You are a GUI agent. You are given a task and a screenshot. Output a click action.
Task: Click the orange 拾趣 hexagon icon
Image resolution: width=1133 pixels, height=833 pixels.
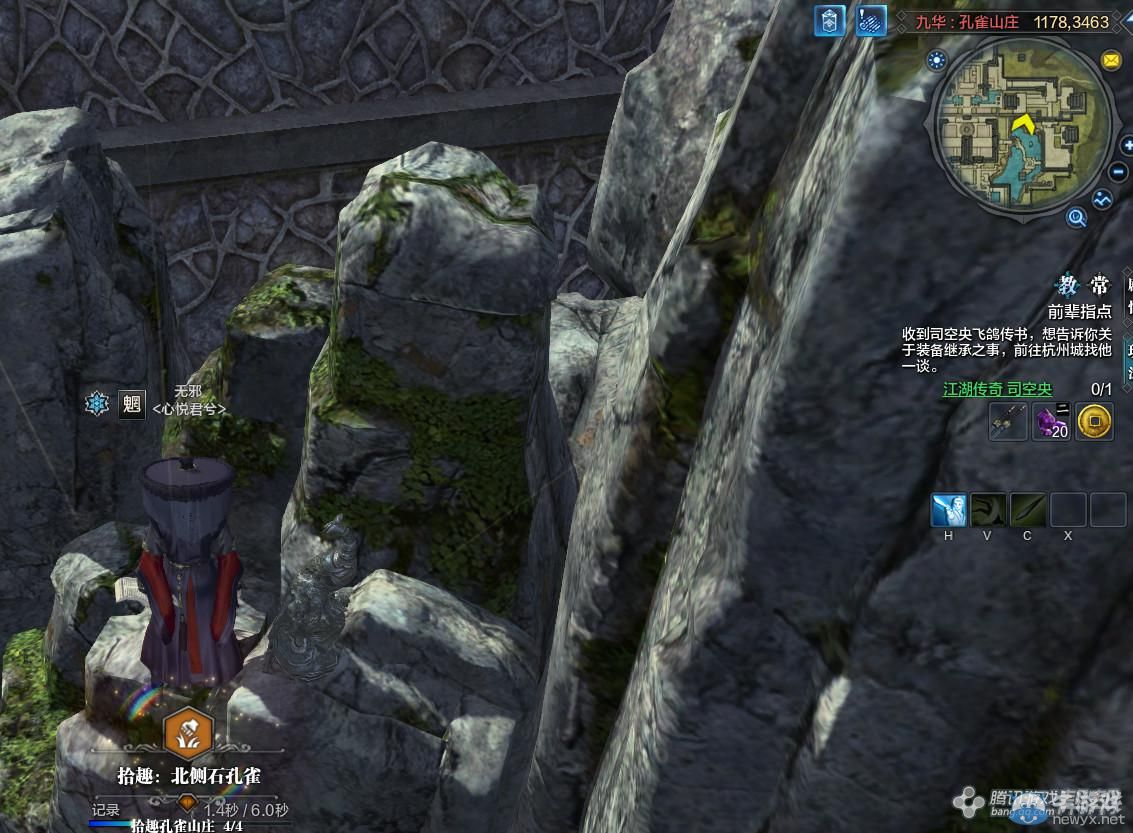tap(187, 731)
